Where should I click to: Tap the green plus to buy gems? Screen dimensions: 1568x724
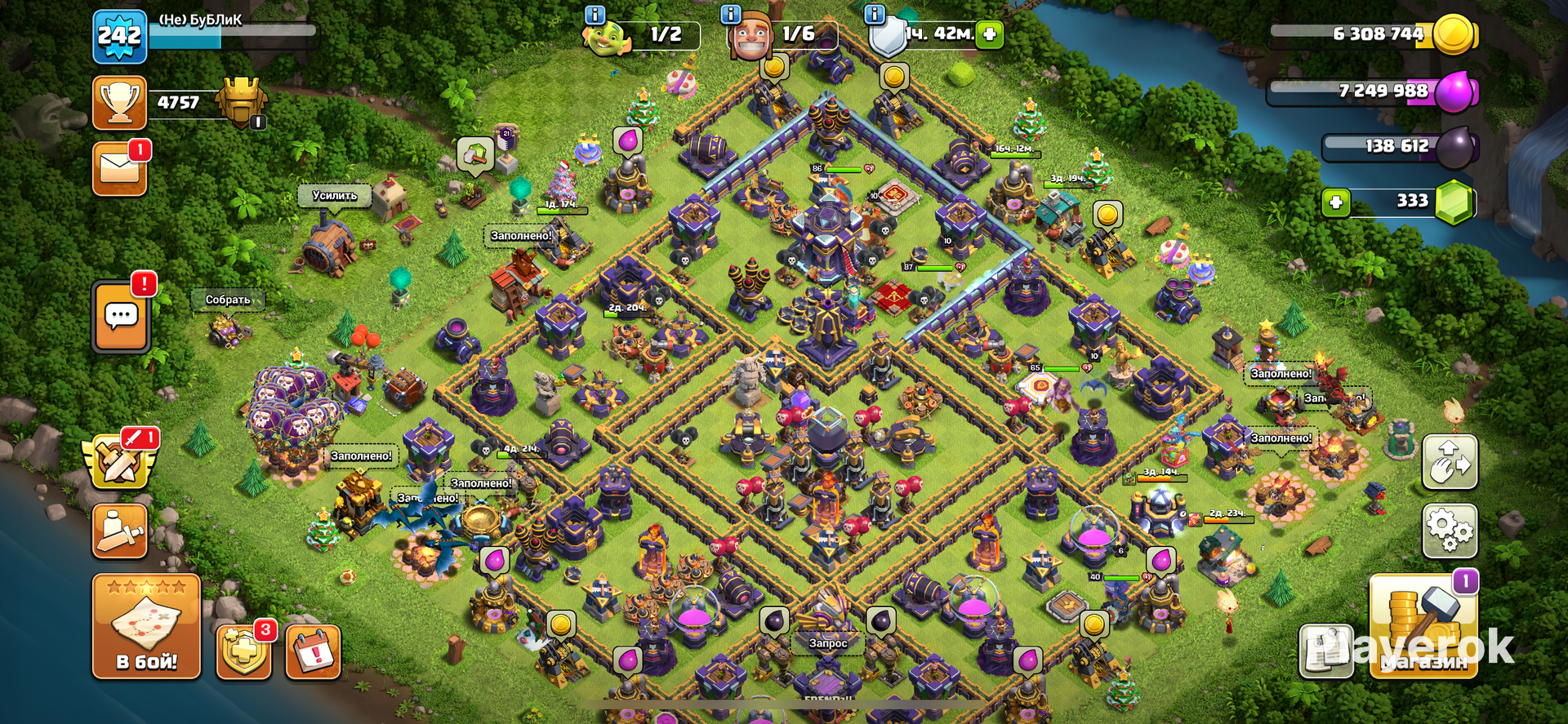pyautogui.click(x=1336, y=202)
